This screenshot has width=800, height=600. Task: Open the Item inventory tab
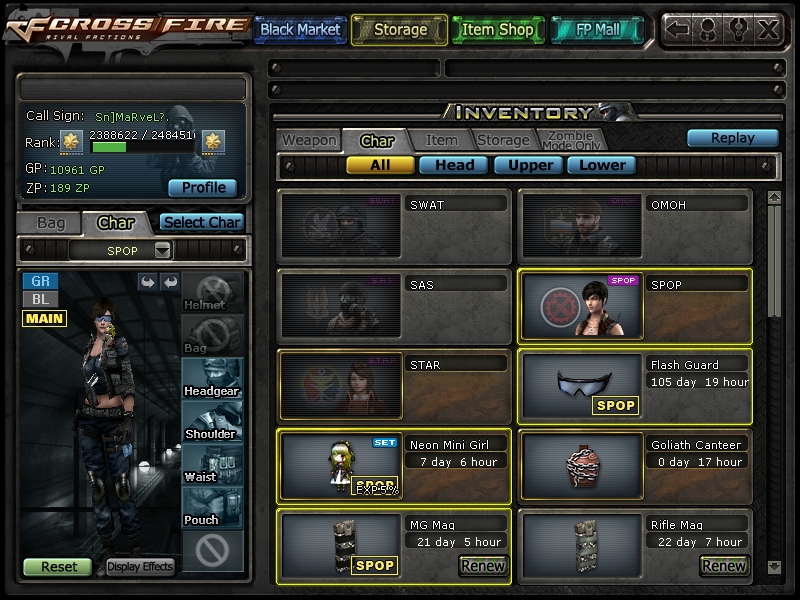pos(441,141)
